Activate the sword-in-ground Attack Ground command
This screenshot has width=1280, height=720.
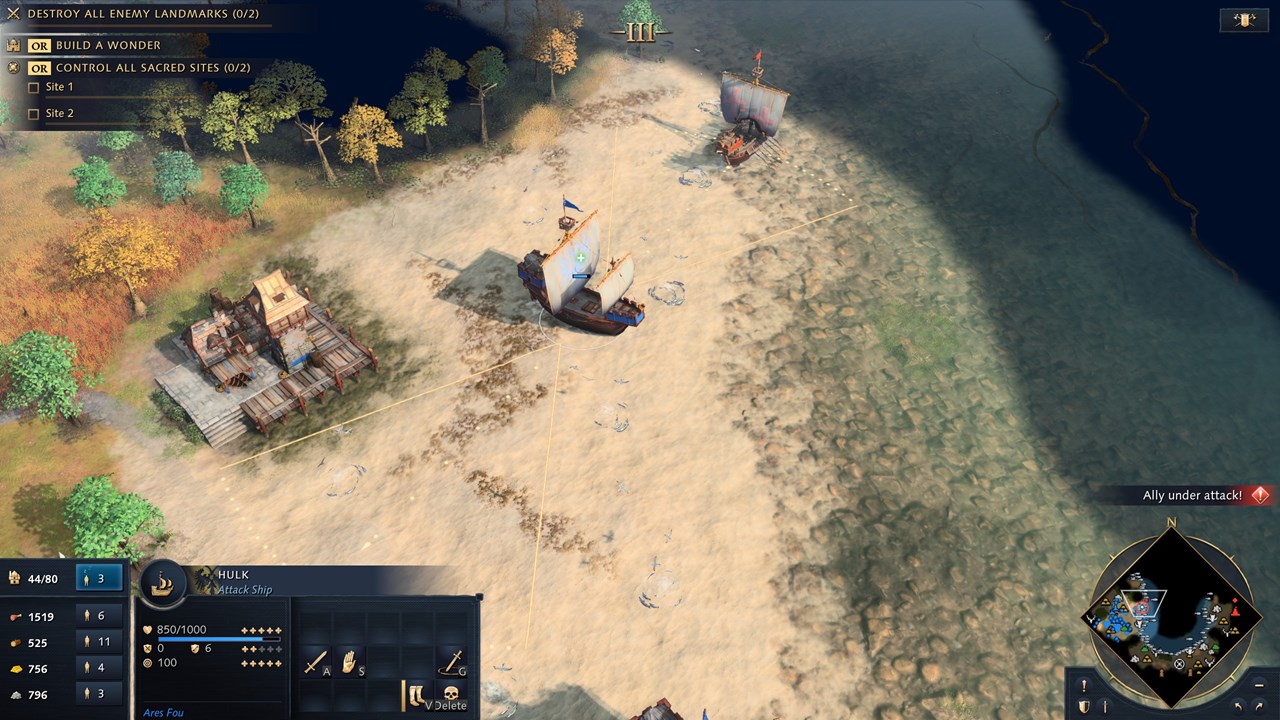[x=452, y=661]
